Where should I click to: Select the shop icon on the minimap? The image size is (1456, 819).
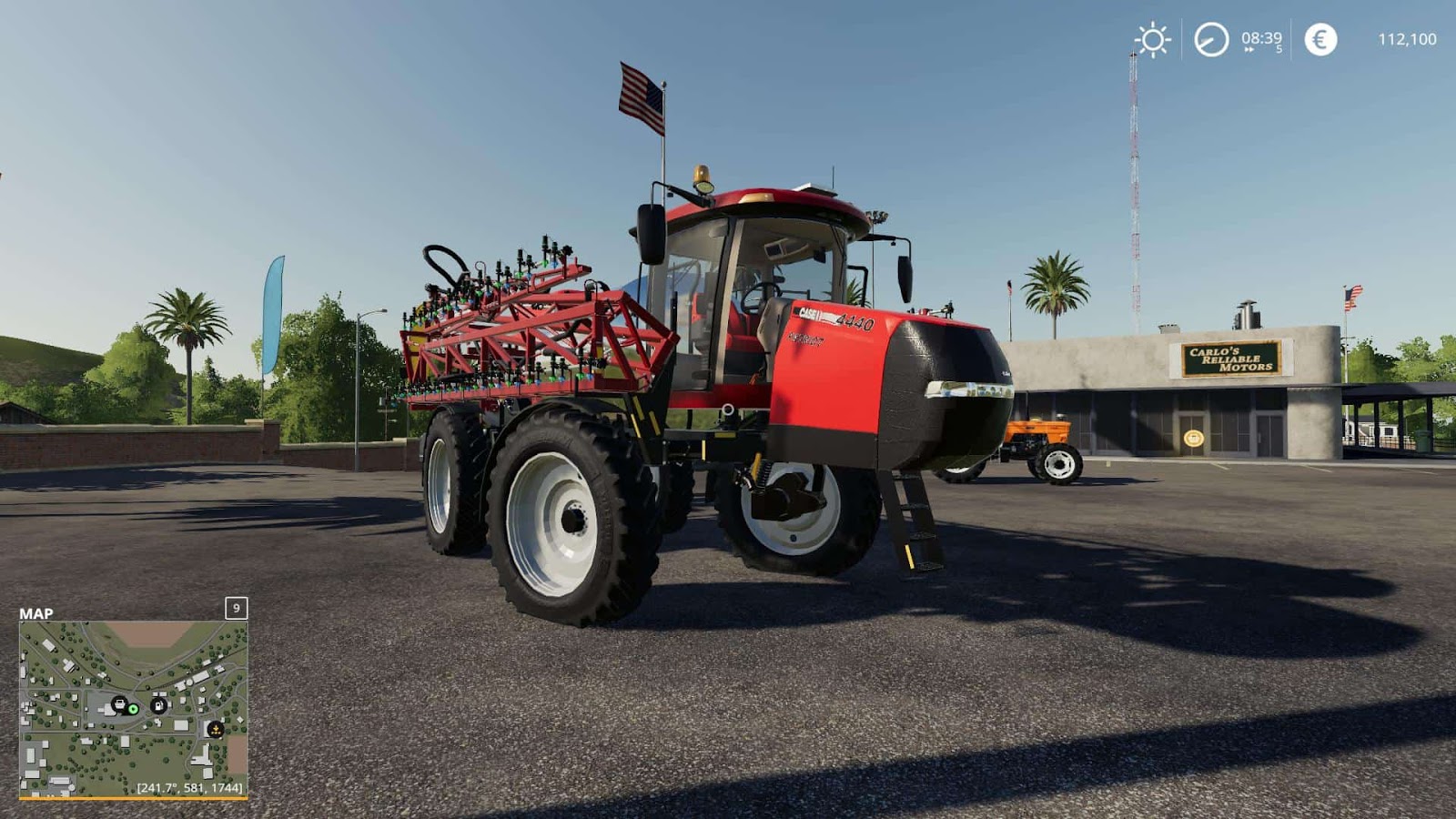[119, 704]
